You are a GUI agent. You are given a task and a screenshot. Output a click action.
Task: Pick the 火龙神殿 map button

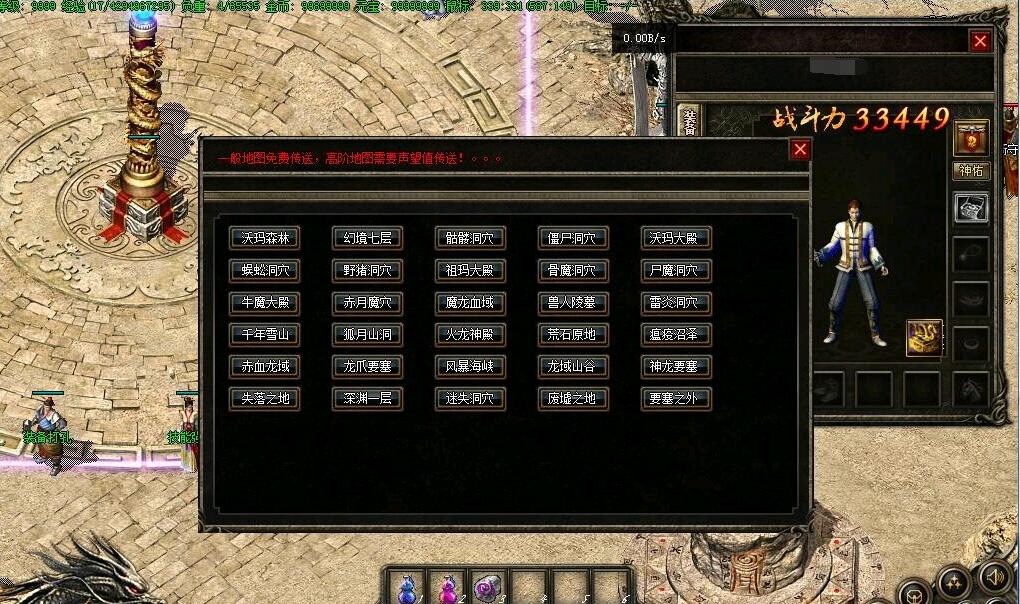pos(470,334)
